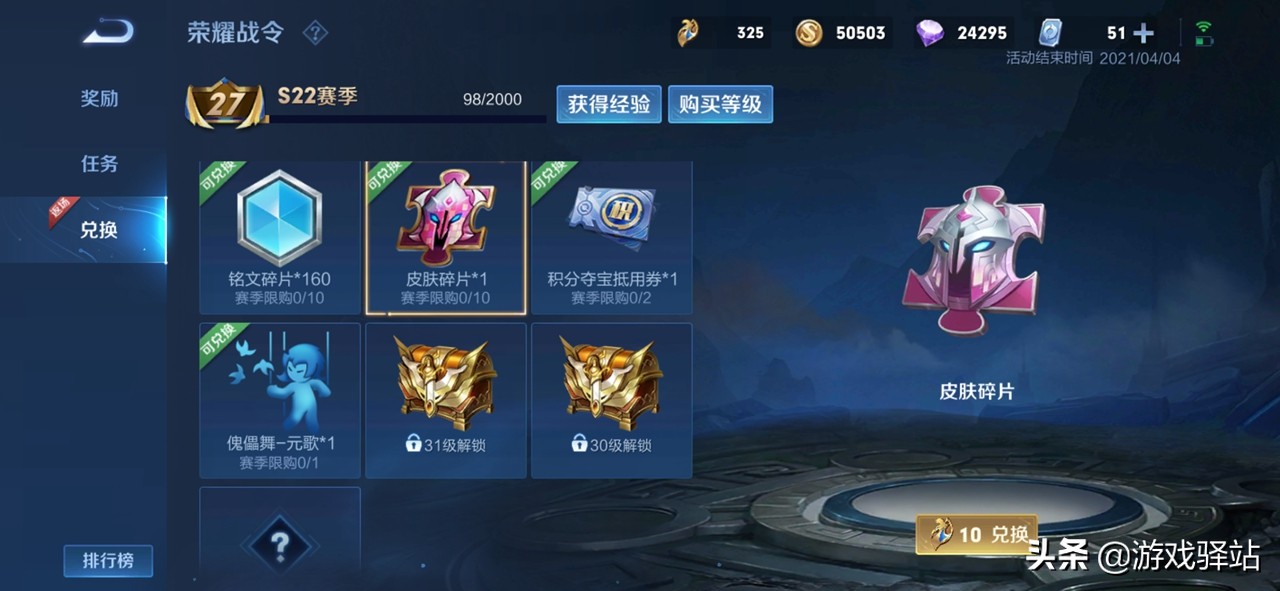
Task: Click the purple diamond currency icon
Action: [930, 33]
